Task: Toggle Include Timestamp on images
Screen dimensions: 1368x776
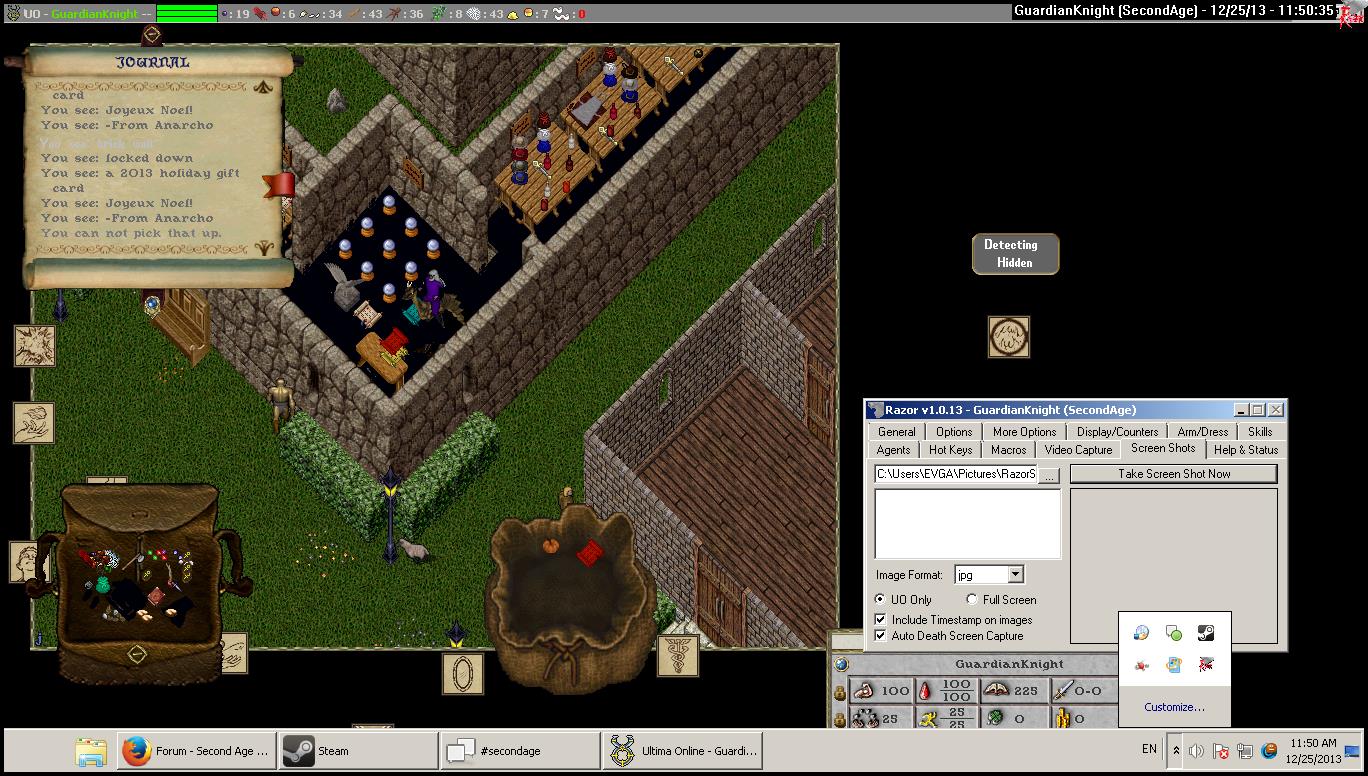Action: tap(881, 620)
